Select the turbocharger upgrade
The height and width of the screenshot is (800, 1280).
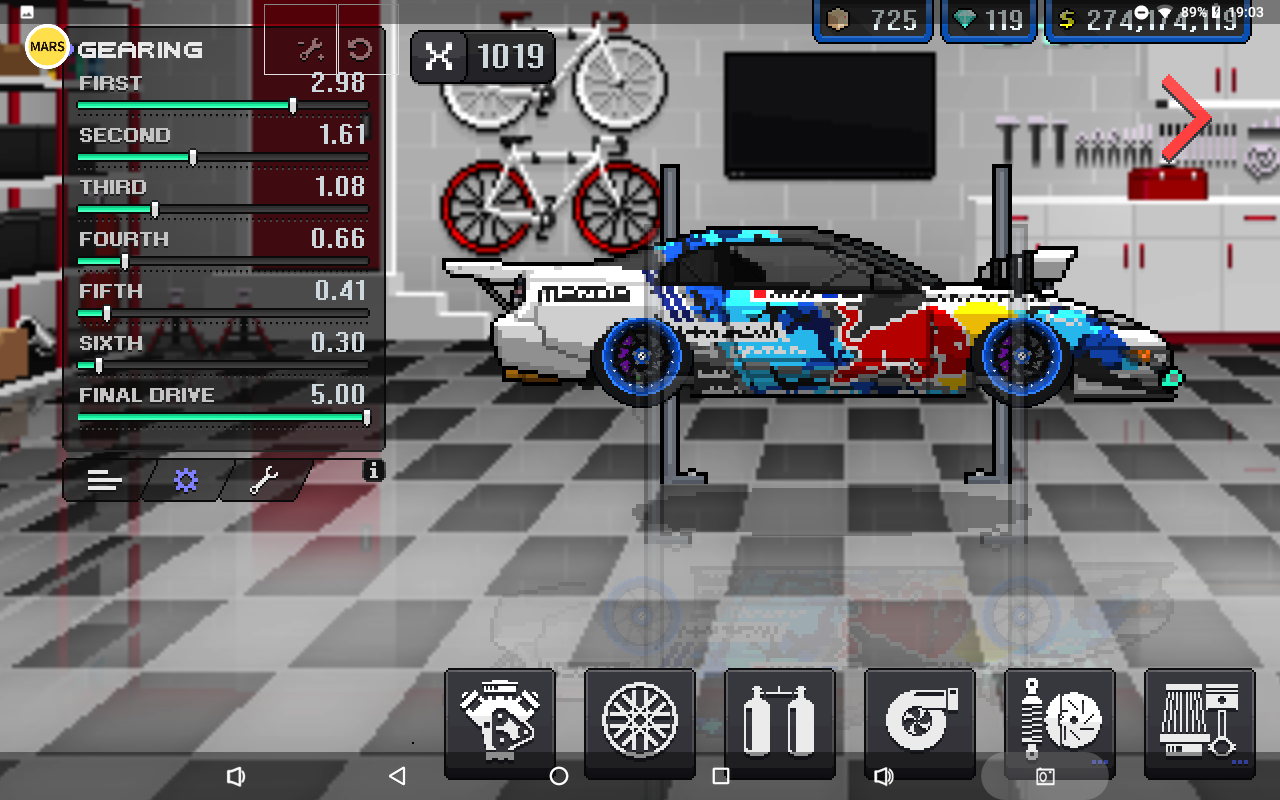919,720
